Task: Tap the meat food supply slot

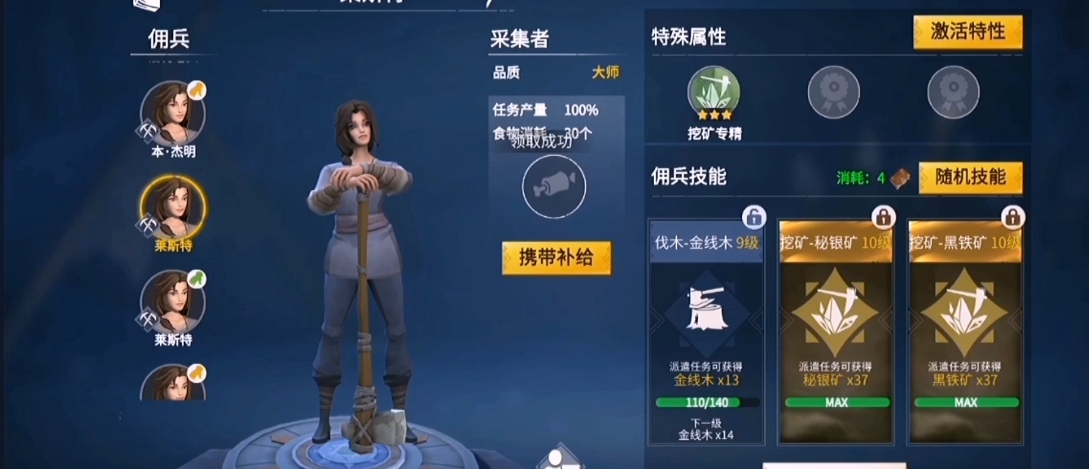Action: point(553,185)
